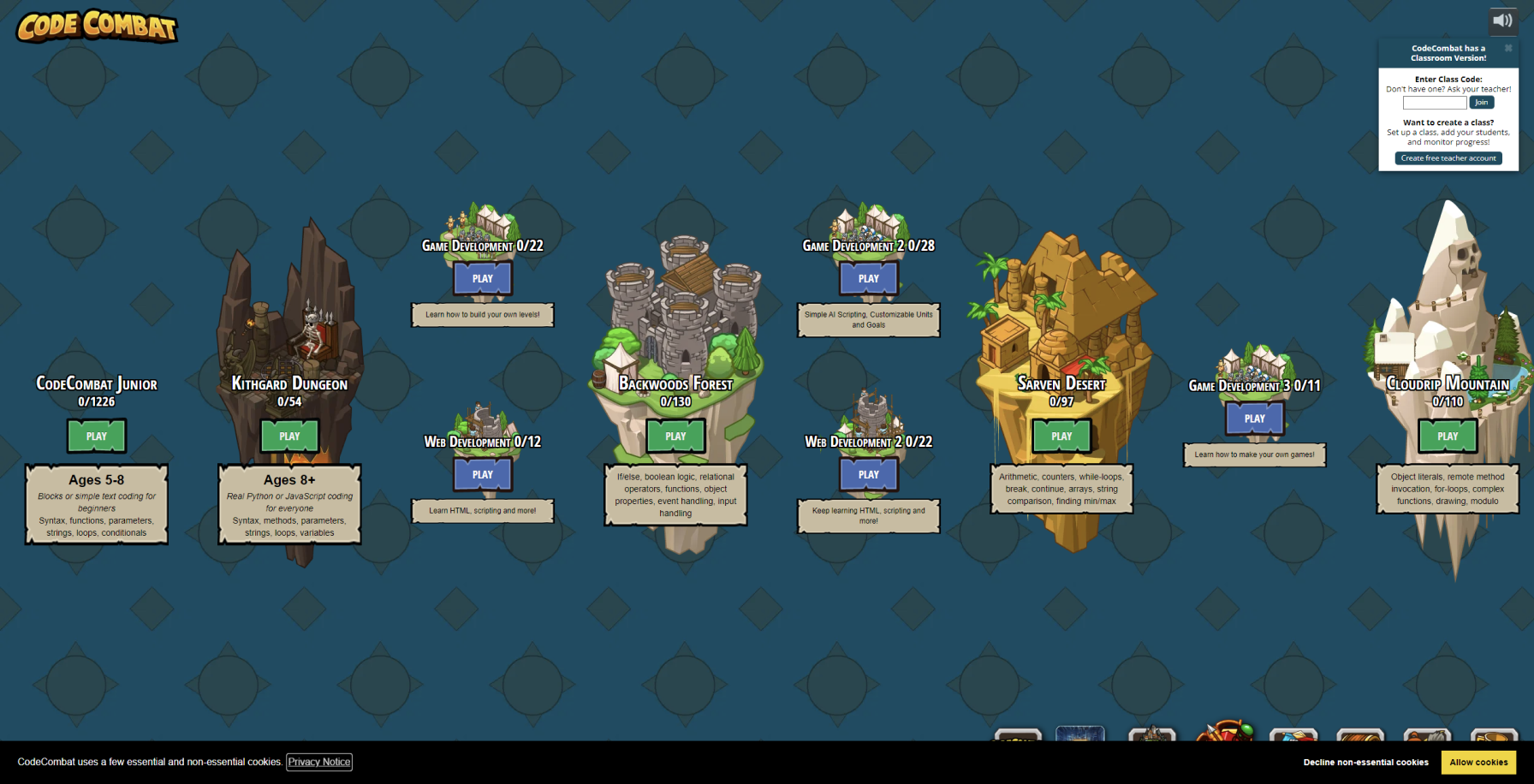Play Game Development 2 campaign
The height and width of the screenshot is (784, 1534).
(869, 278)
